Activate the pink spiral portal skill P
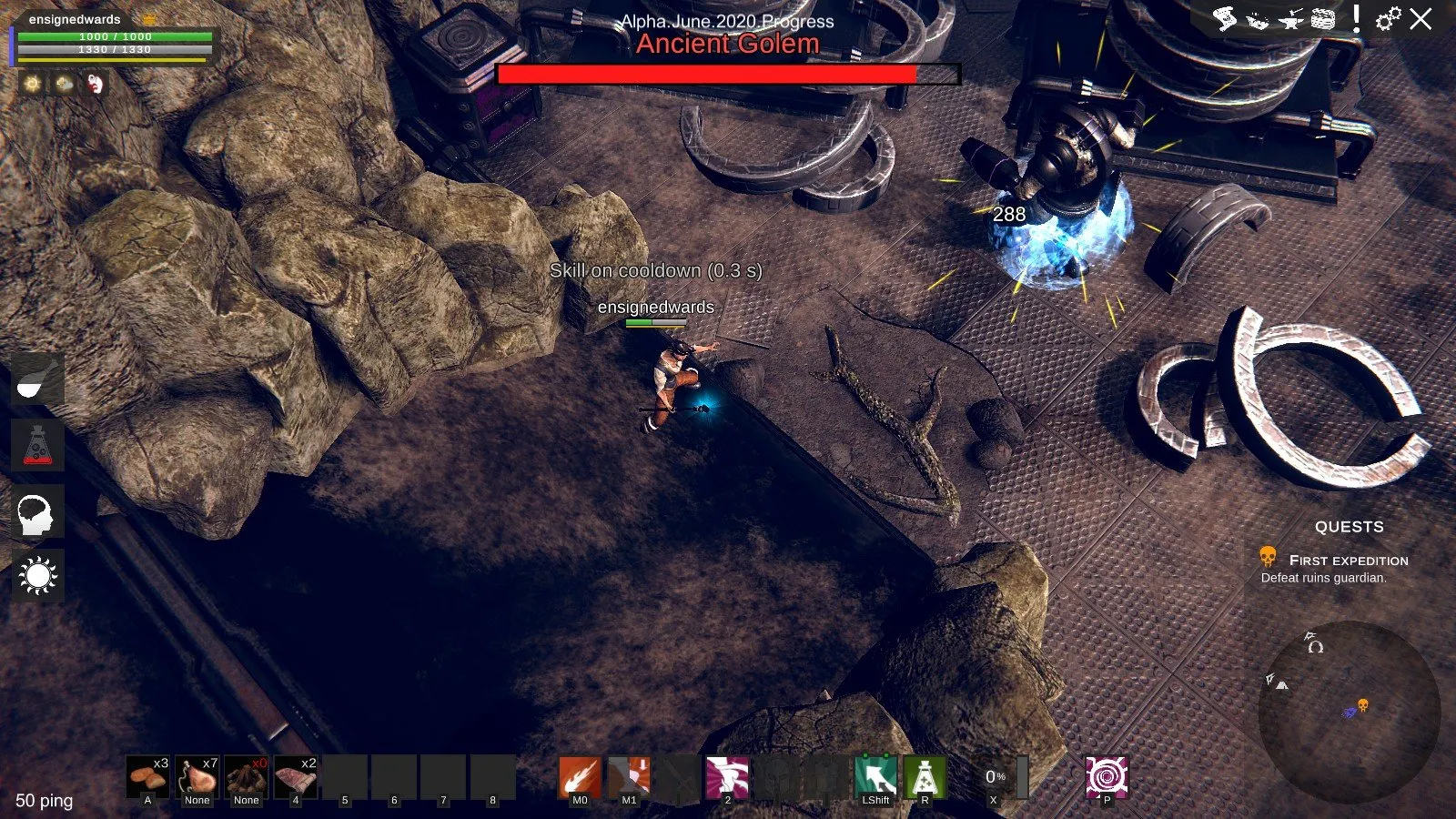The width and height of the screenshot is (1456, 819). tap(1107, 777)
